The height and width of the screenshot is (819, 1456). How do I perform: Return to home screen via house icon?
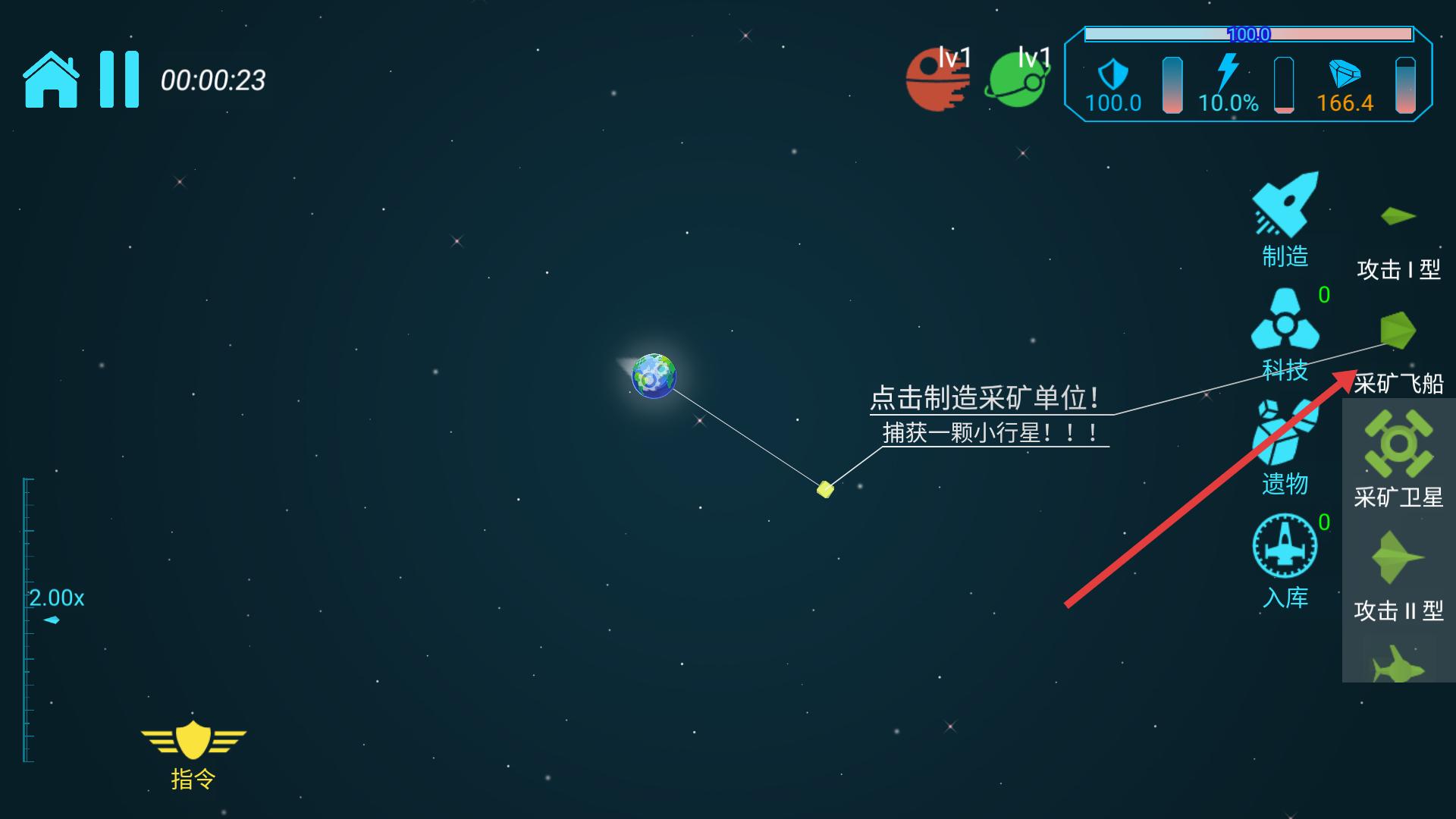(x=52, y=78)
